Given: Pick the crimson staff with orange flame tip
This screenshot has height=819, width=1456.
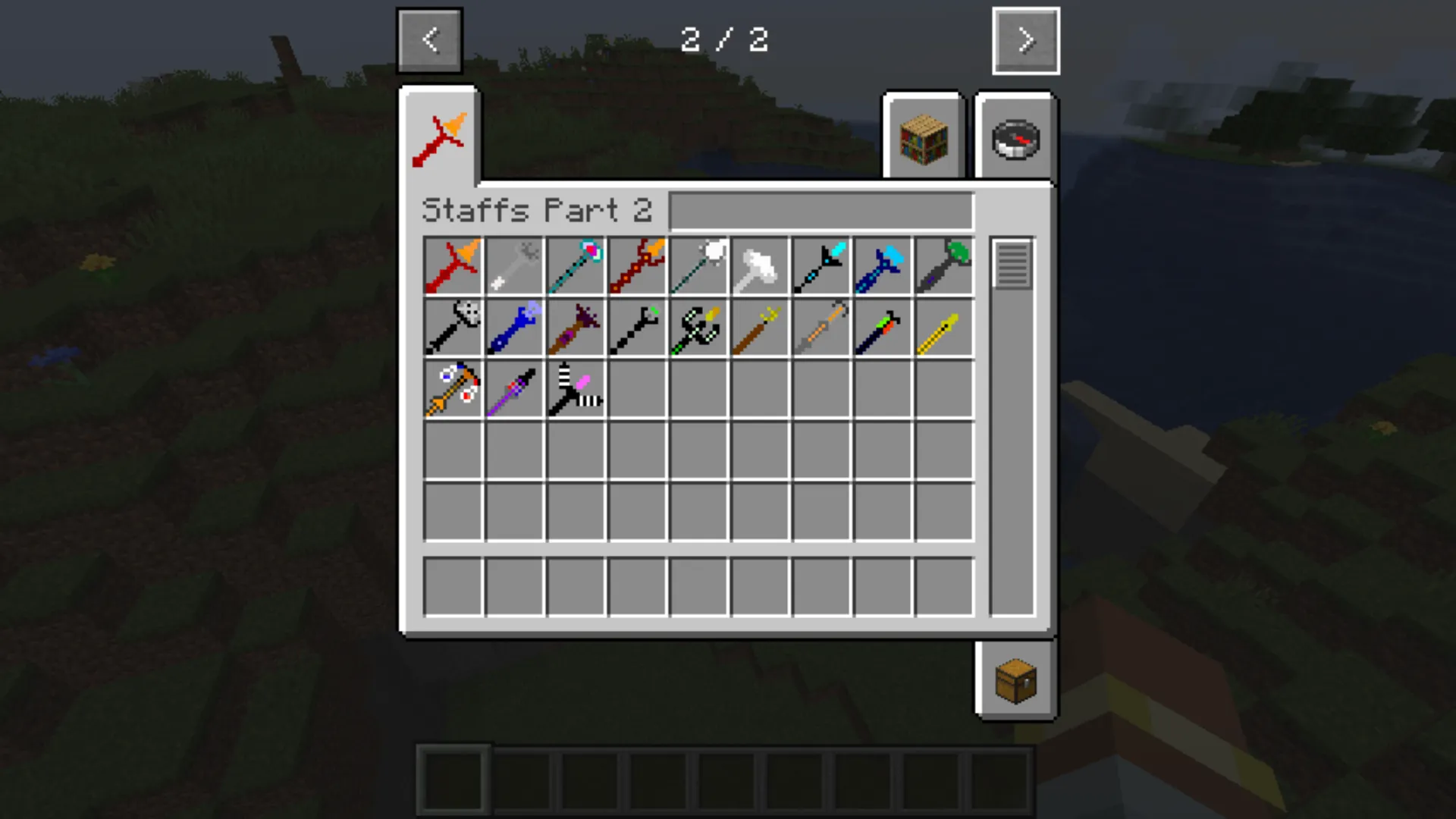Looking at the screenshot, I should point(637,265).
